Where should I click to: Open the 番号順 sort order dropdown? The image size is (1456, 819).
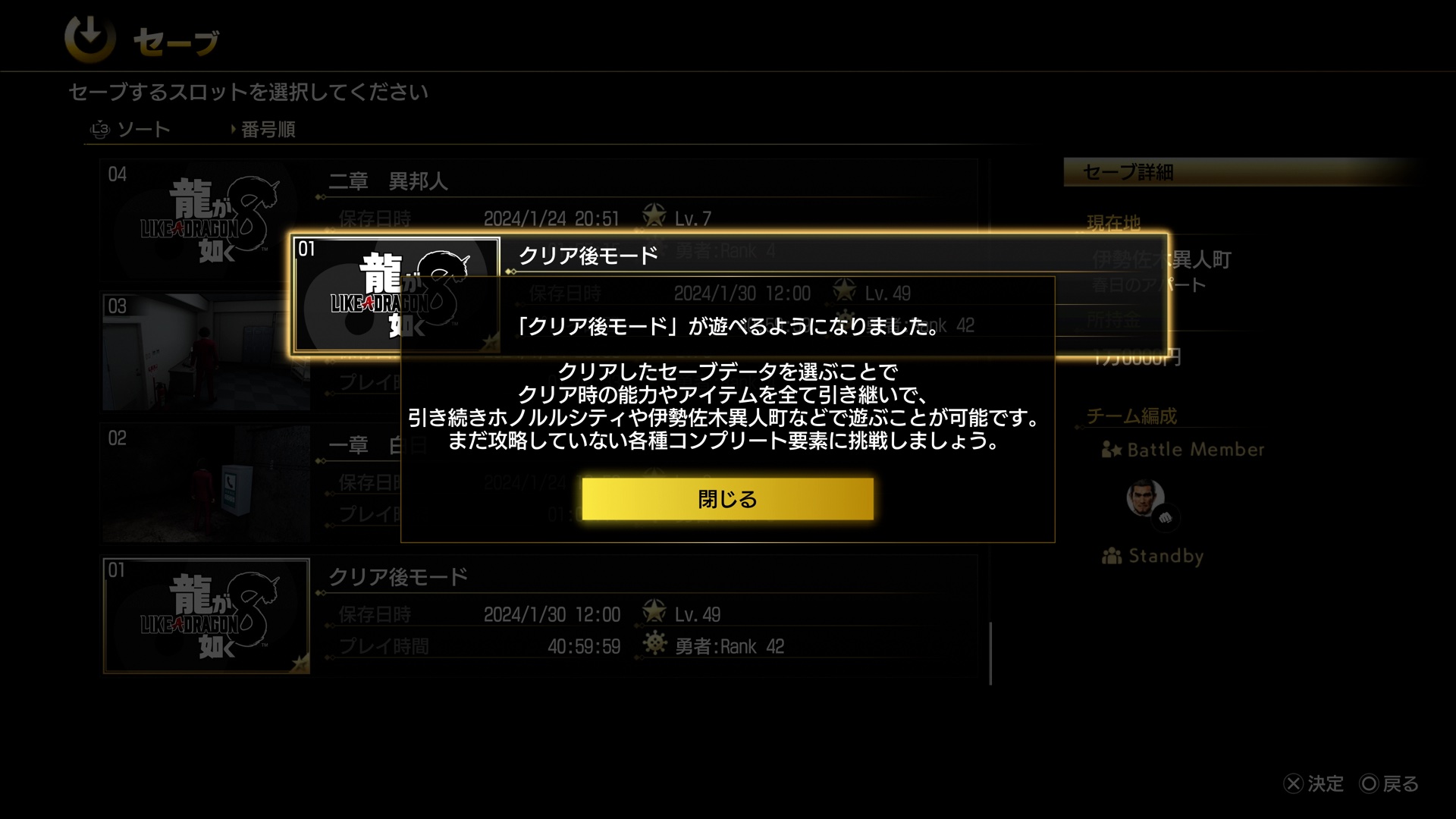265,130
